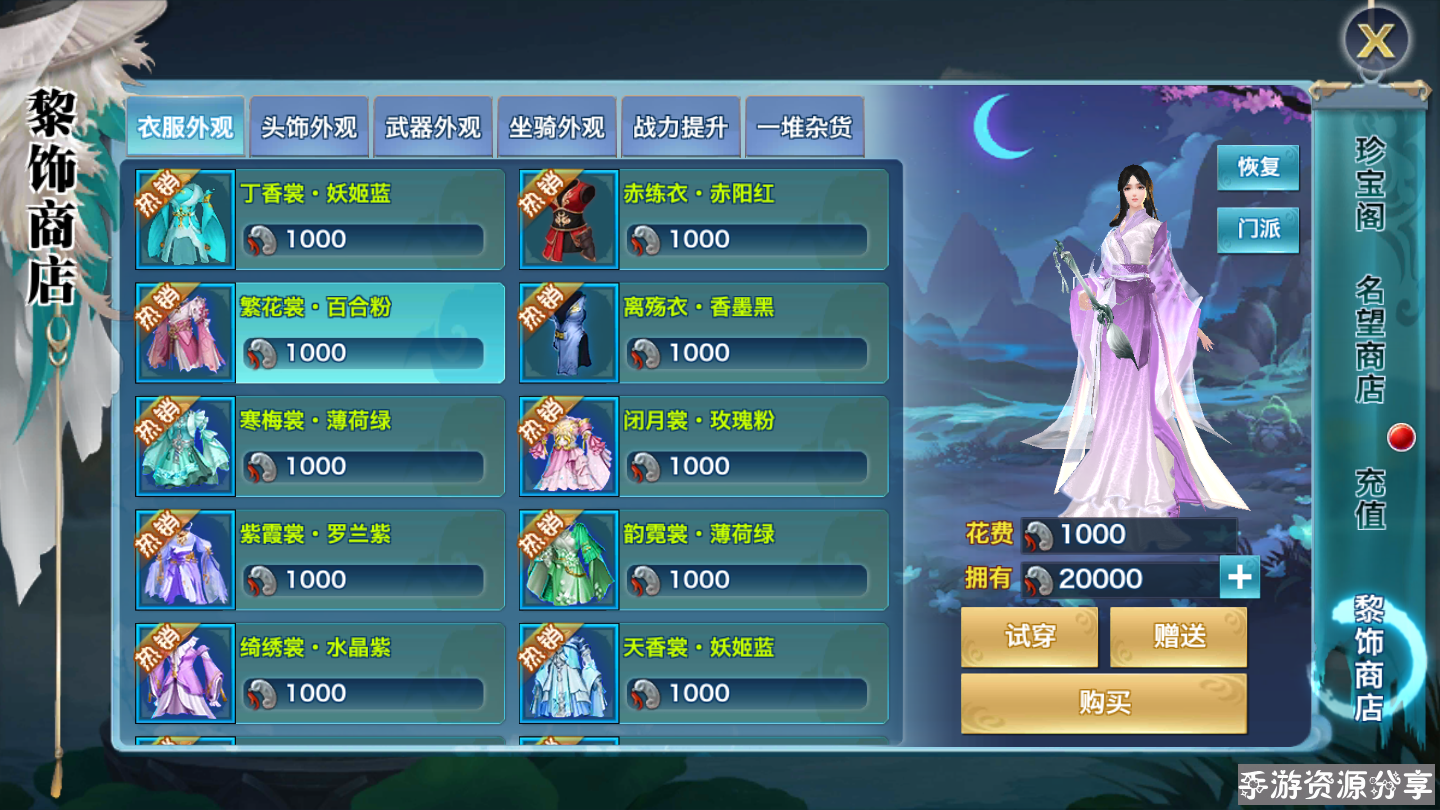Open the 武器外观 tab

click(x=433, y=128)
